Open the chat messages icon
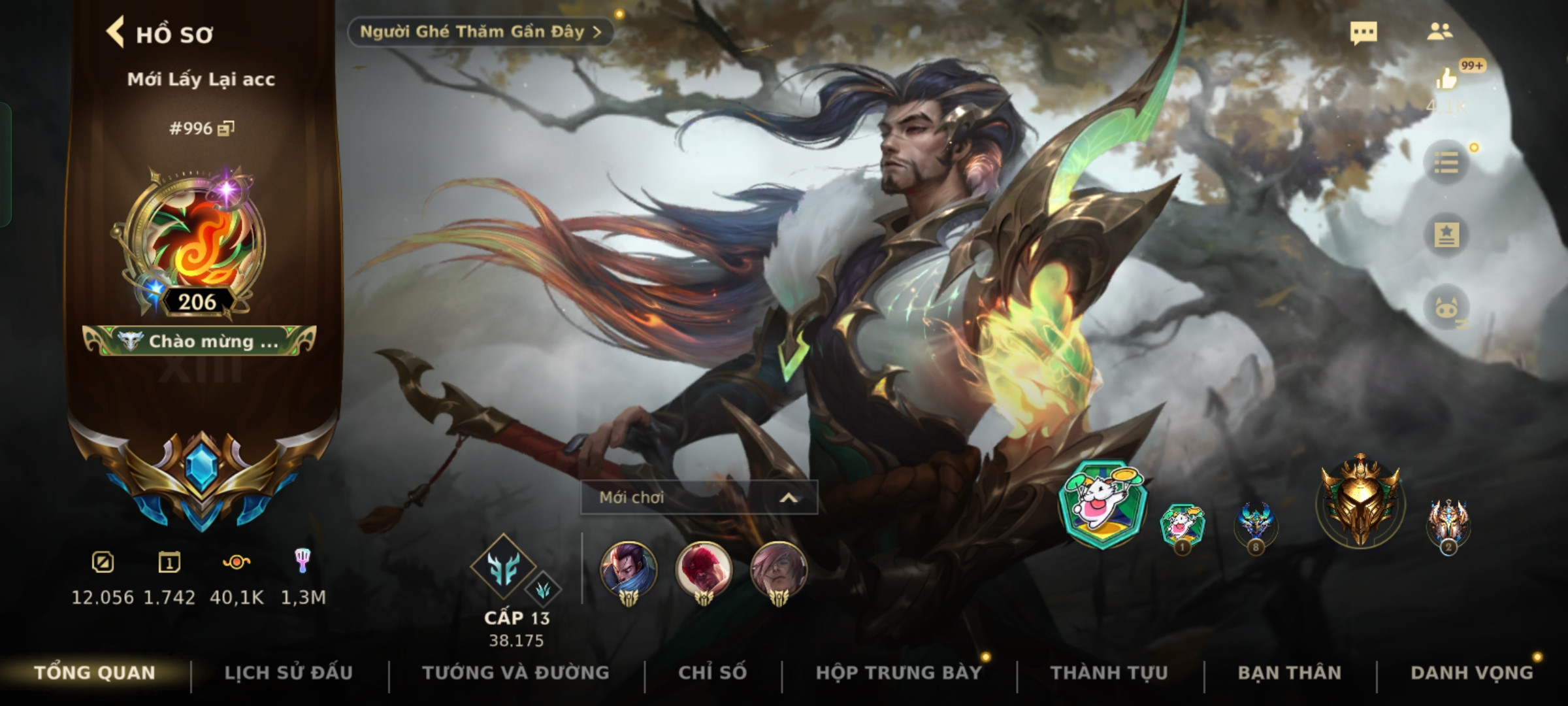Viewport: 1568px width, 706px height. (1364, 33)
